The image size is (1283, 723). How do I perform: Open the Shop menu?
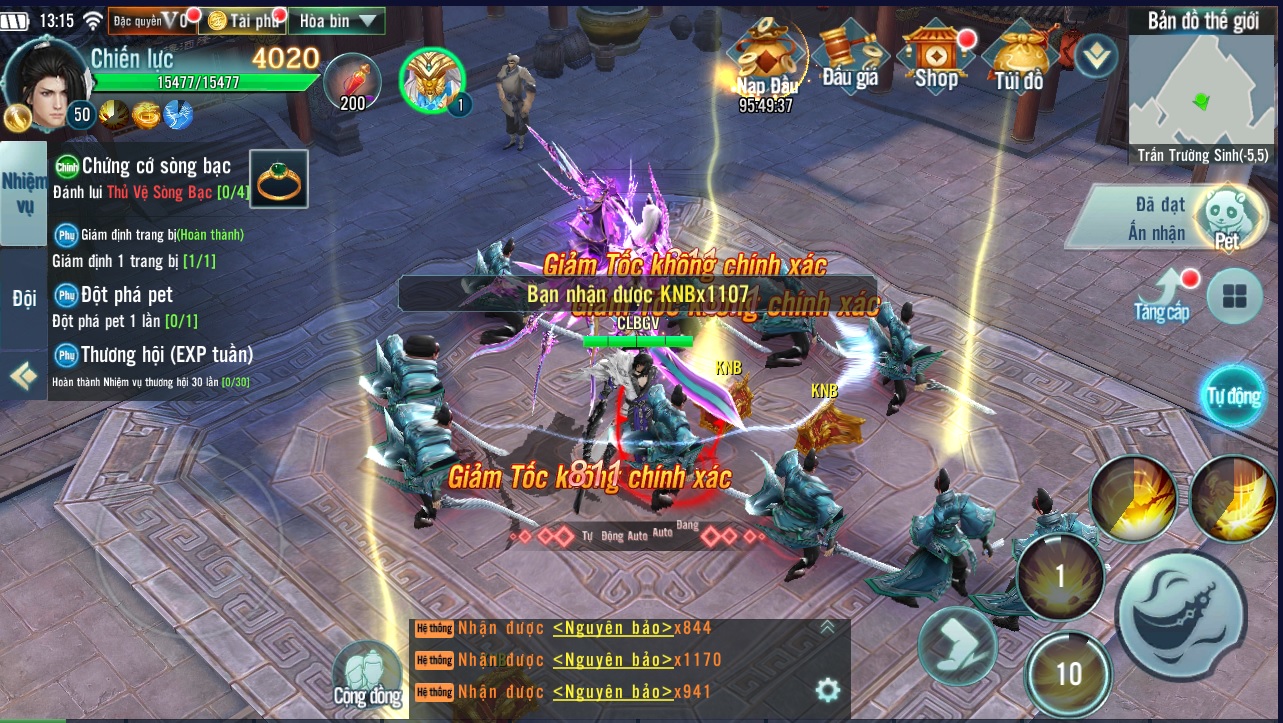936,58
